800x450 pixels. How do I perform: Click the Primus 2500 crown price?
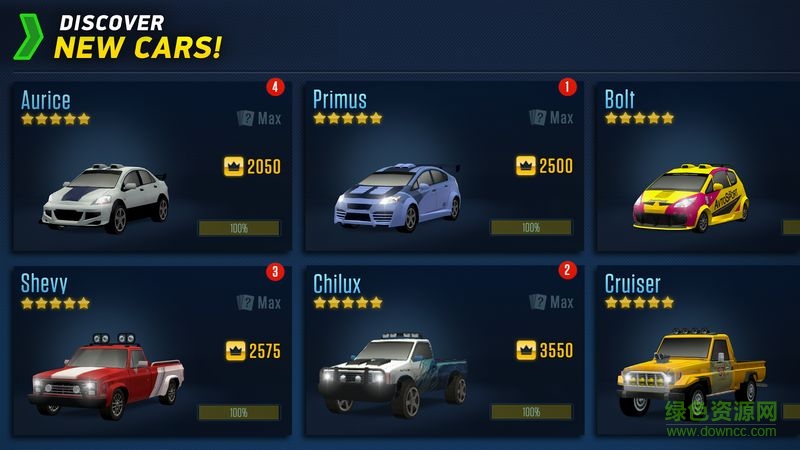tap(545, 166)
